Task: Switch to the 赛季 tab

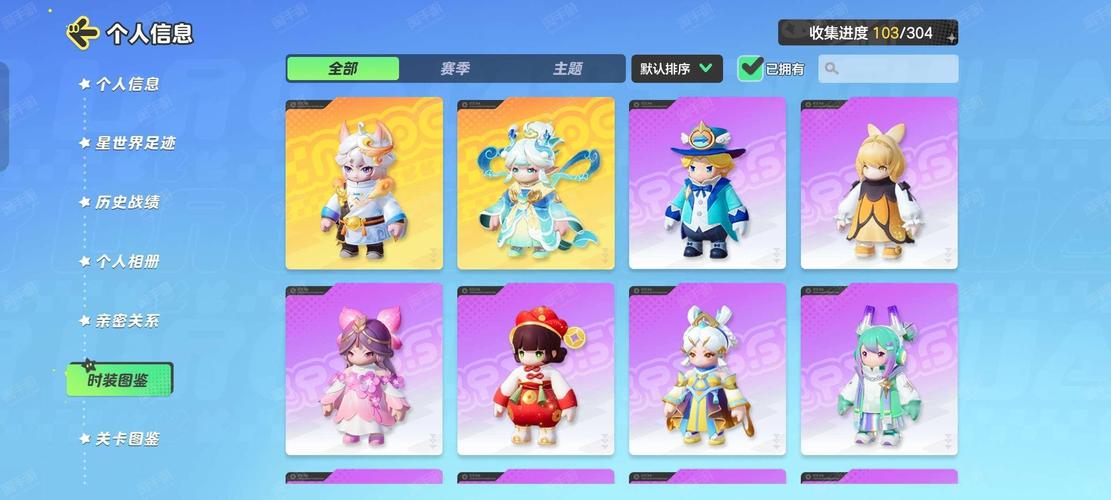Action: click(x=455, y=69)
